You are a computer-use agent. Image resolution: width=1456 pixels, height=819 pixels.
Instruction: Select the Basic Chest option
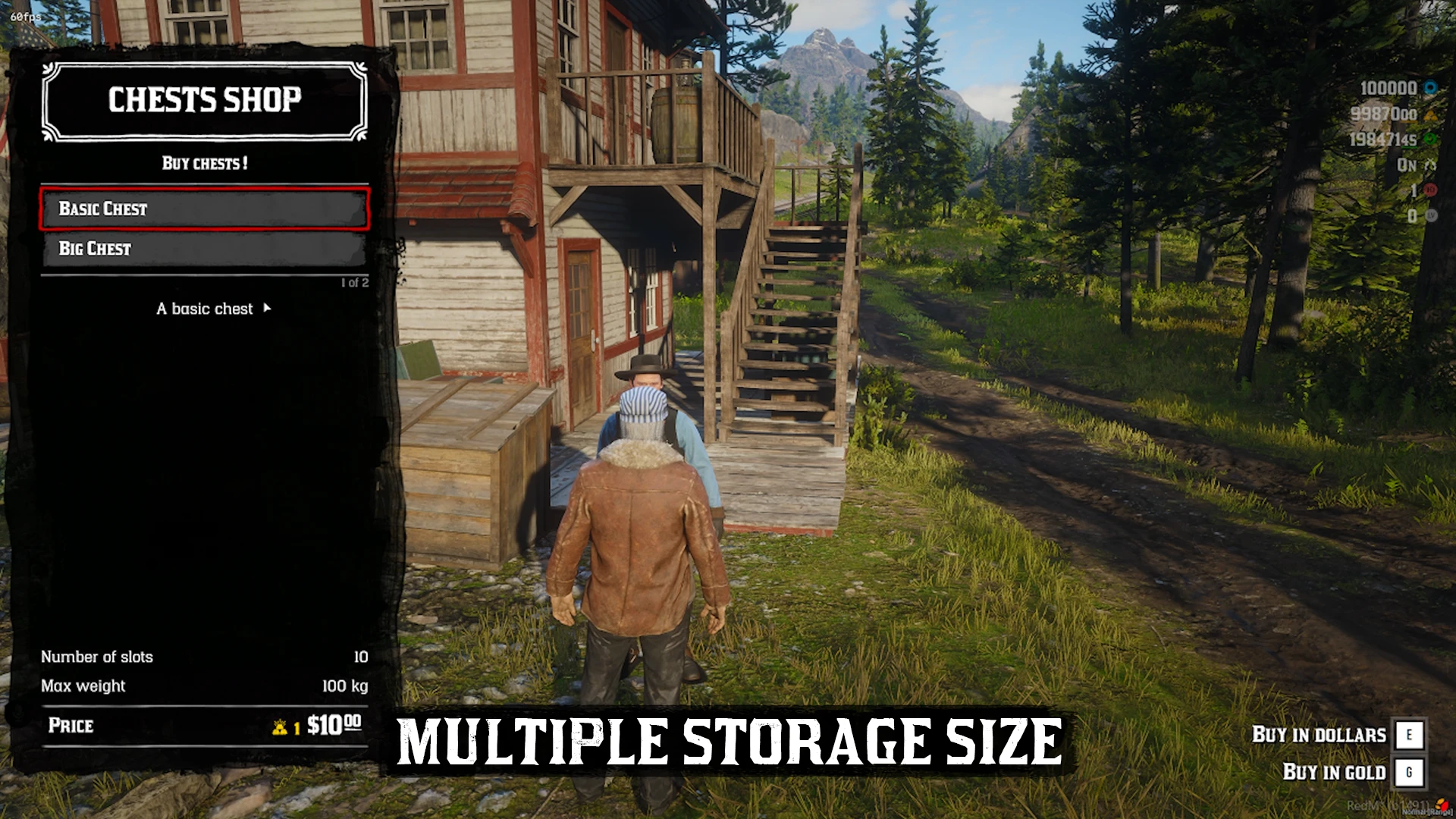point(205,209)
